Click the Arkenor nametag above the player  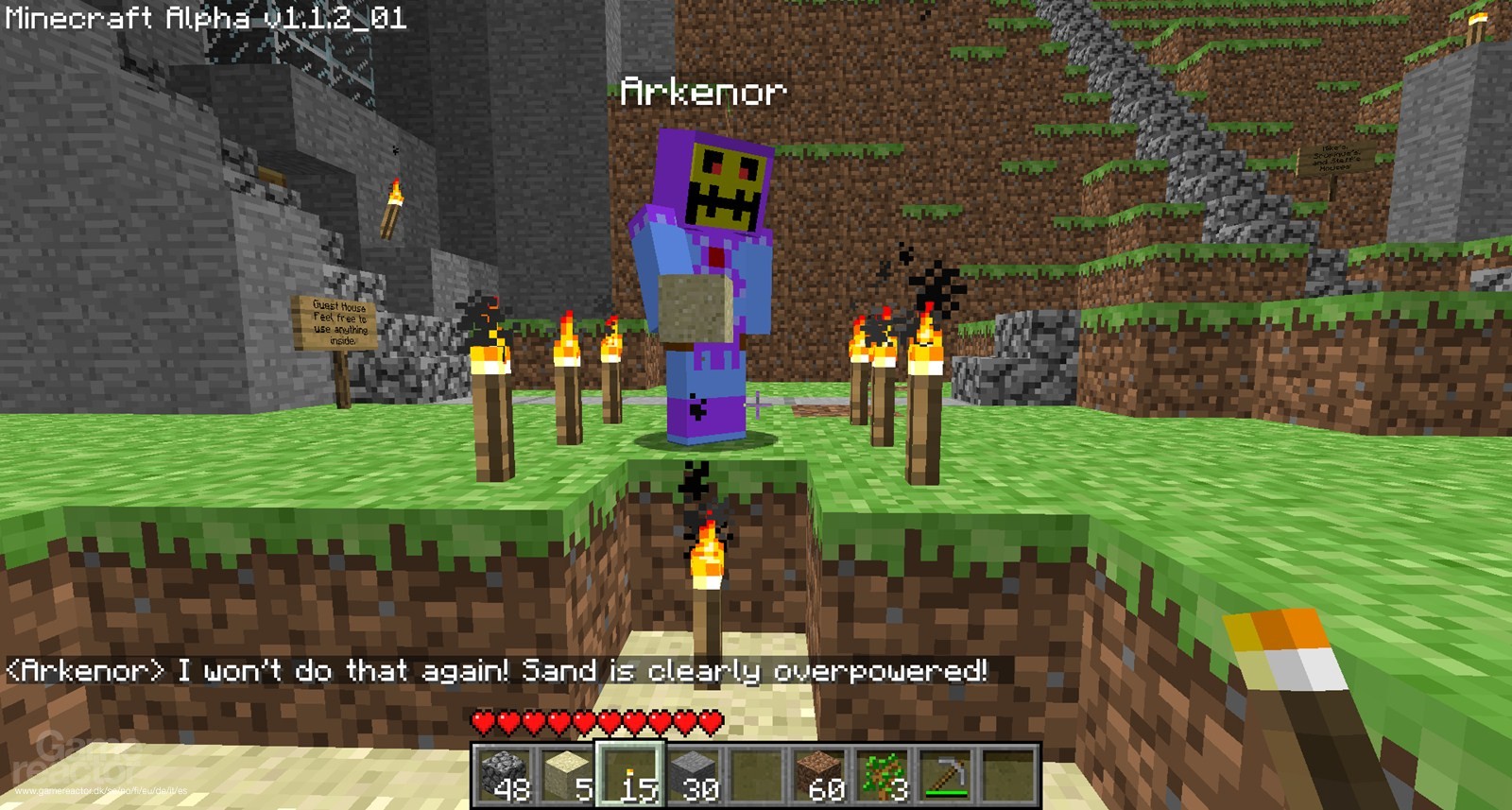tap(703, 92)
